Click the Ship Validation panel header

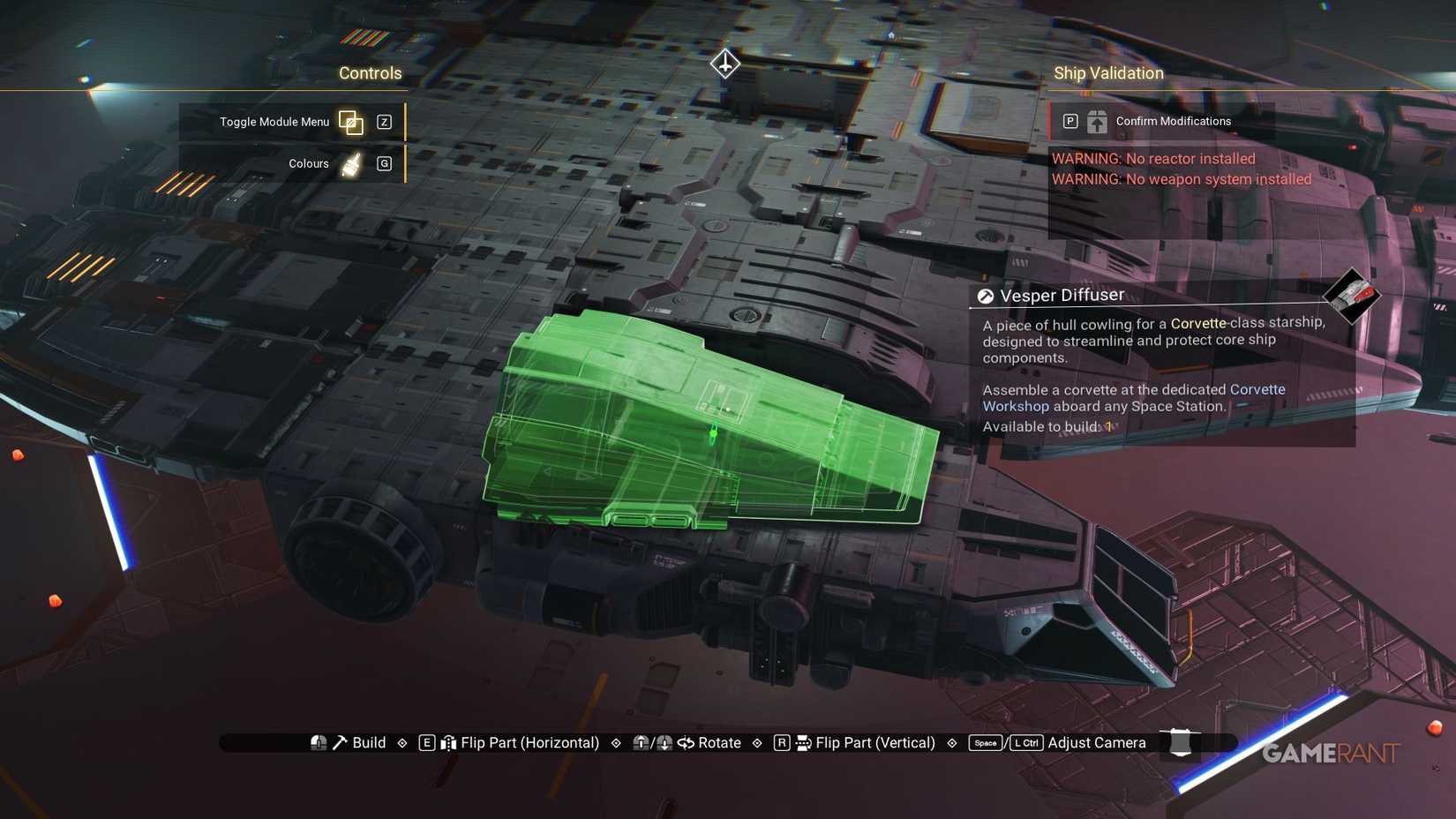tap(1108, 73)
